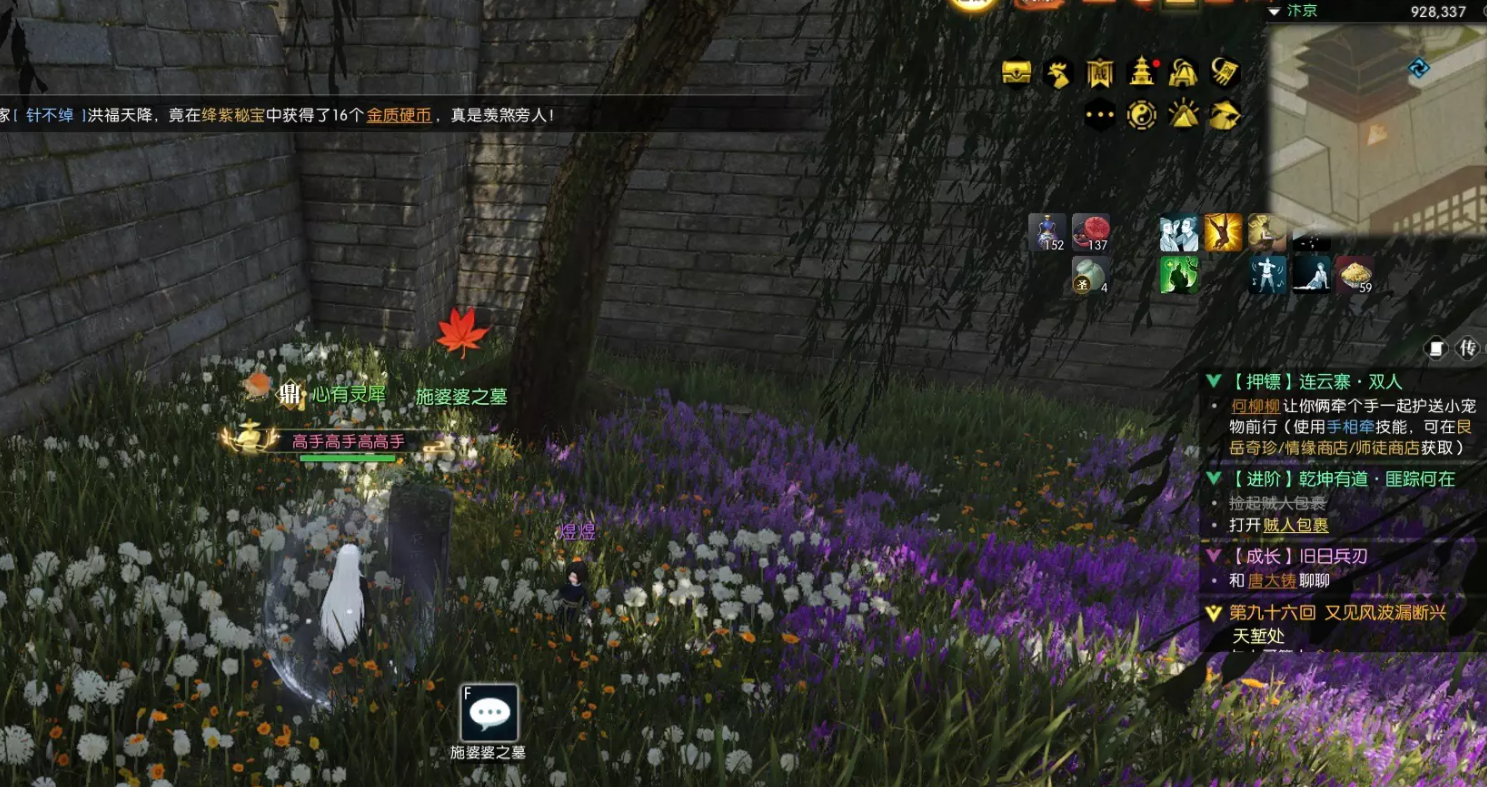Click the yin-yang icon
The height and width of the screenshot is (787, 1487).
[x=1141, y=115]
